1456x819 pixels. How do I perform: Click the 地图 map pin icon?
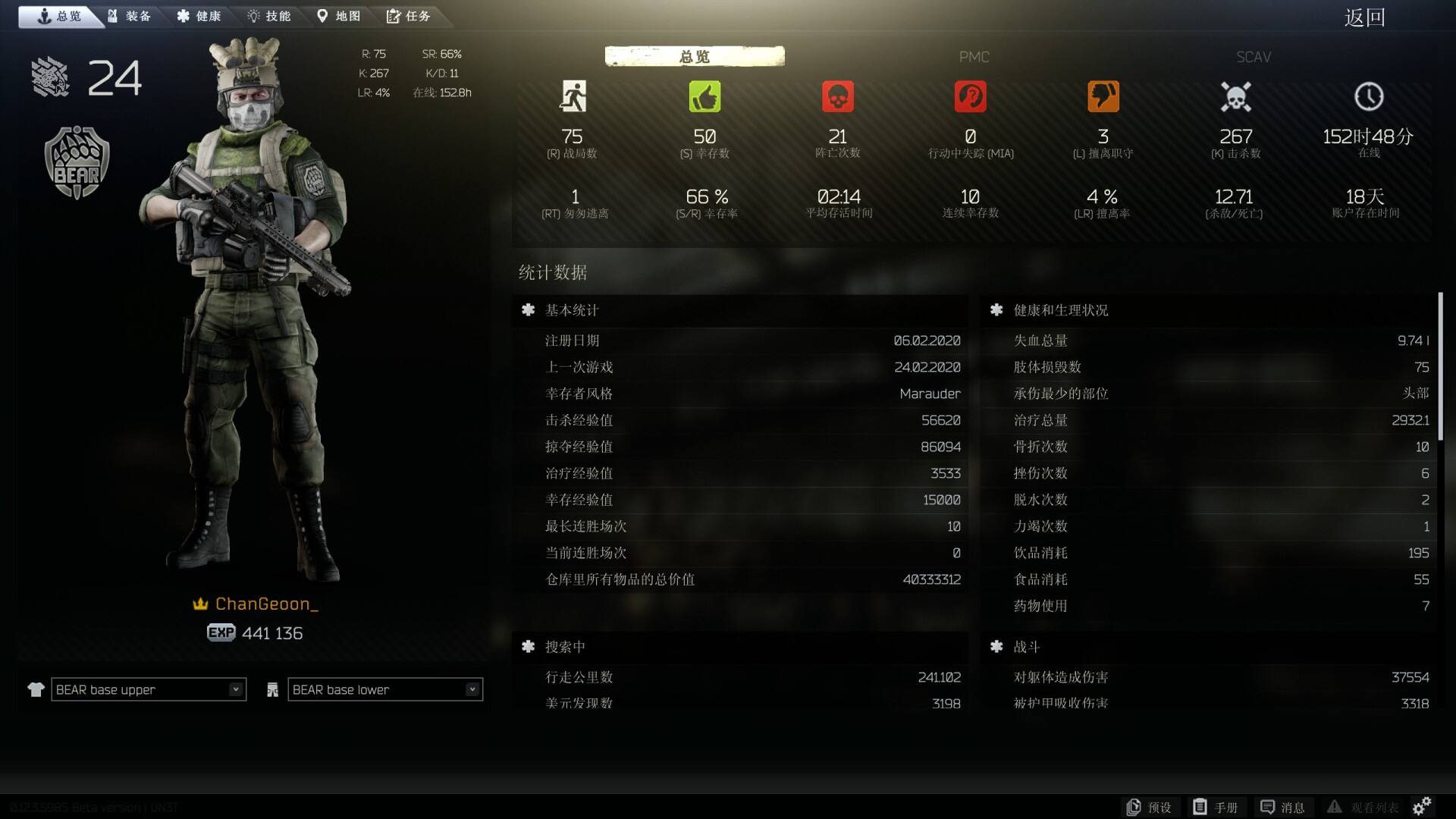322,15
